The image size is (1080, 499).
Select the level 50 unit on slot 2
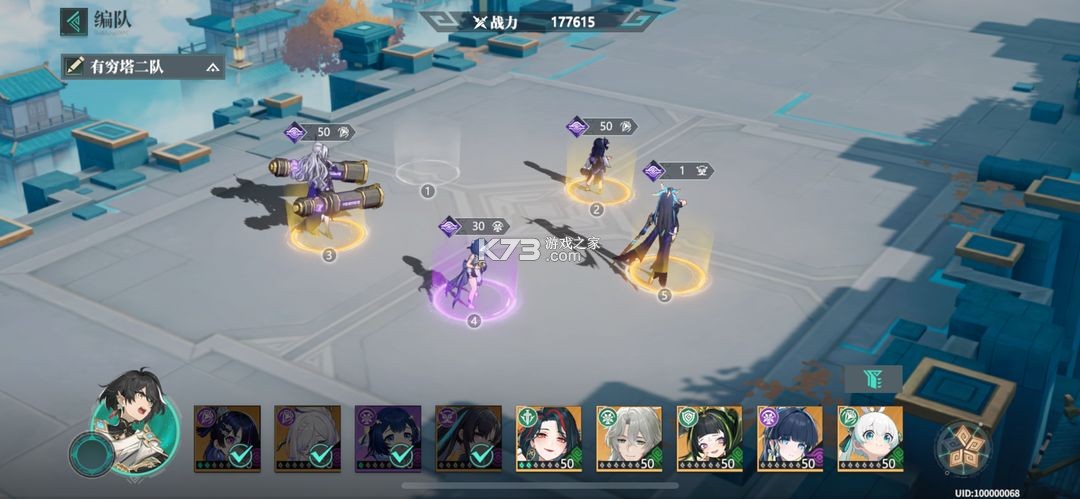coord(597,168)
